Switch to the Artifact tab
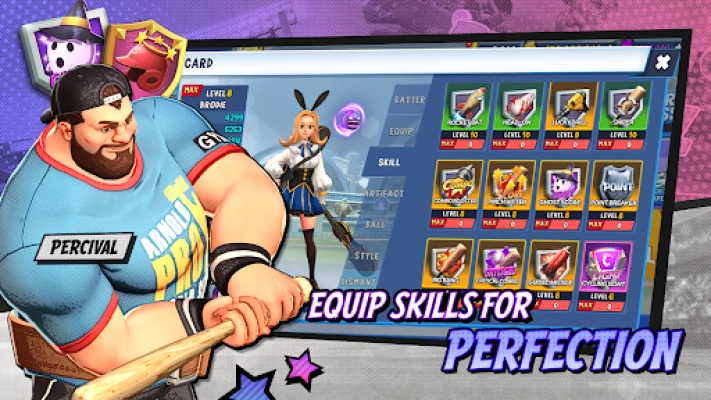This screenshot has width=711, height=400. pyautogui.click(x=386, y=192)
